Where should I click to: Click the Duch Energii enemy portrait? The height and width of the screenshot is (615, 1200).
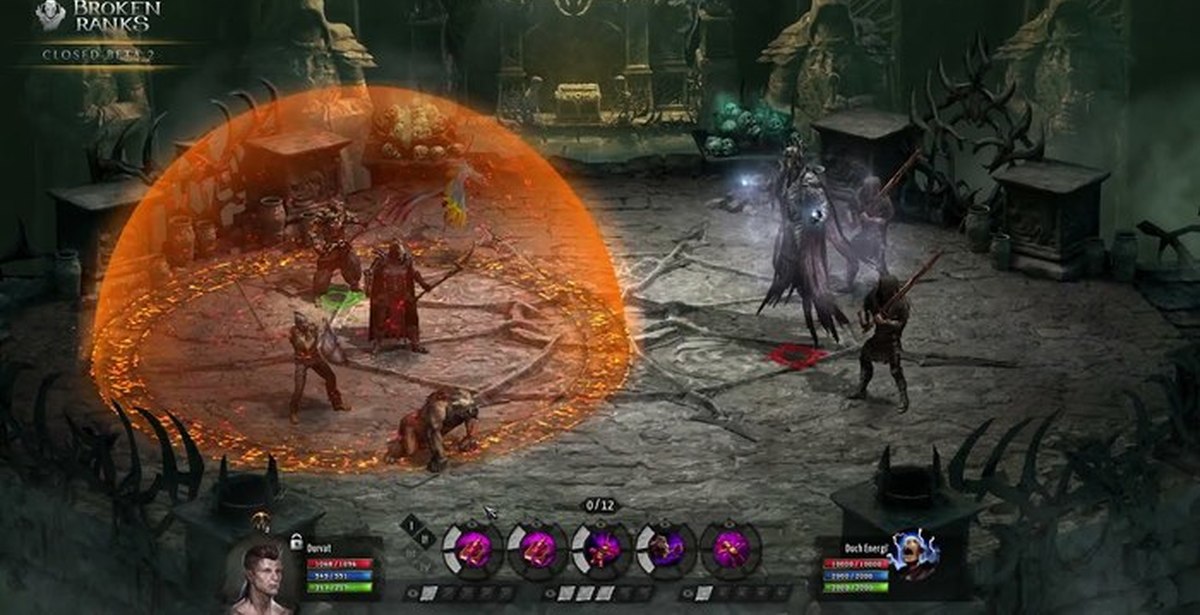[x=911, y=556]
